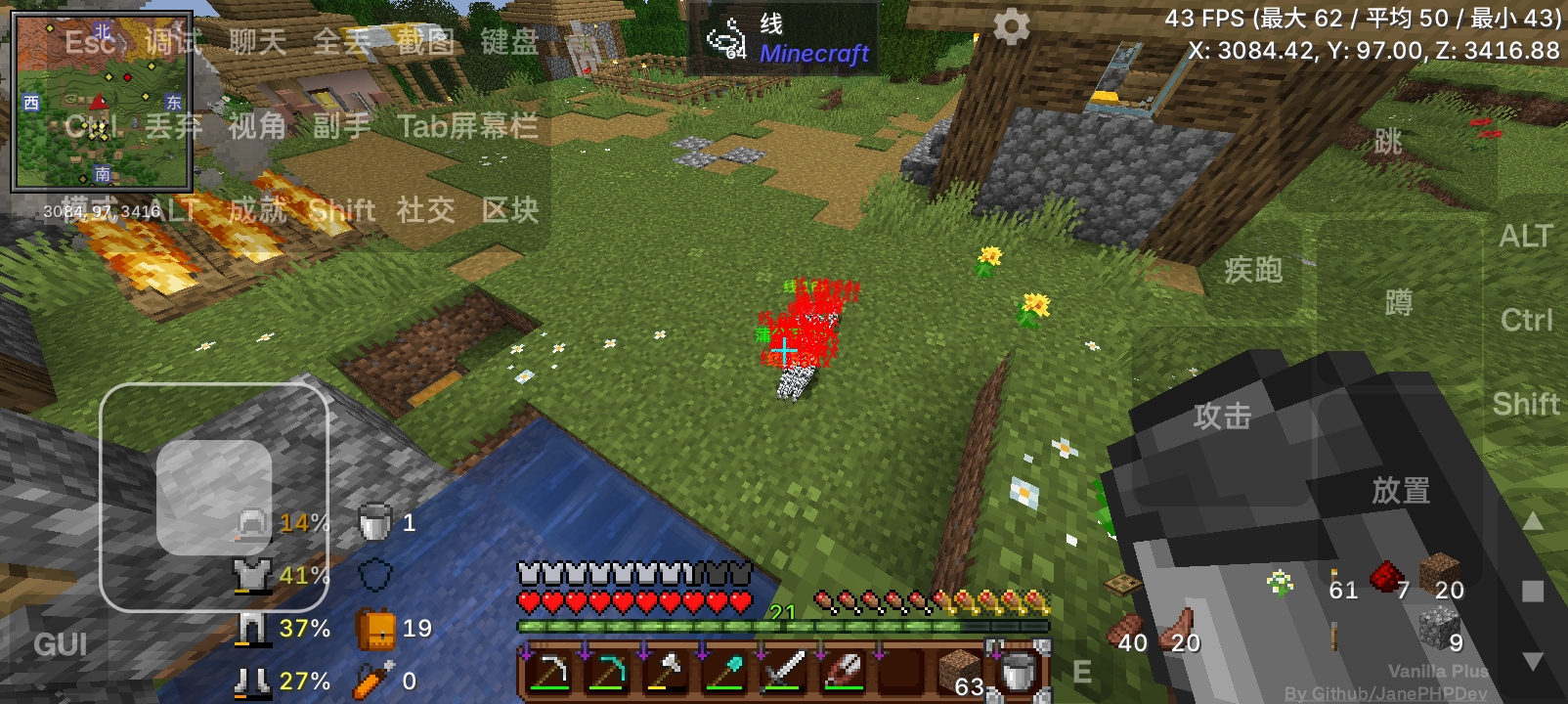Toggle the GUI visibility button

[x=61, y=645]
